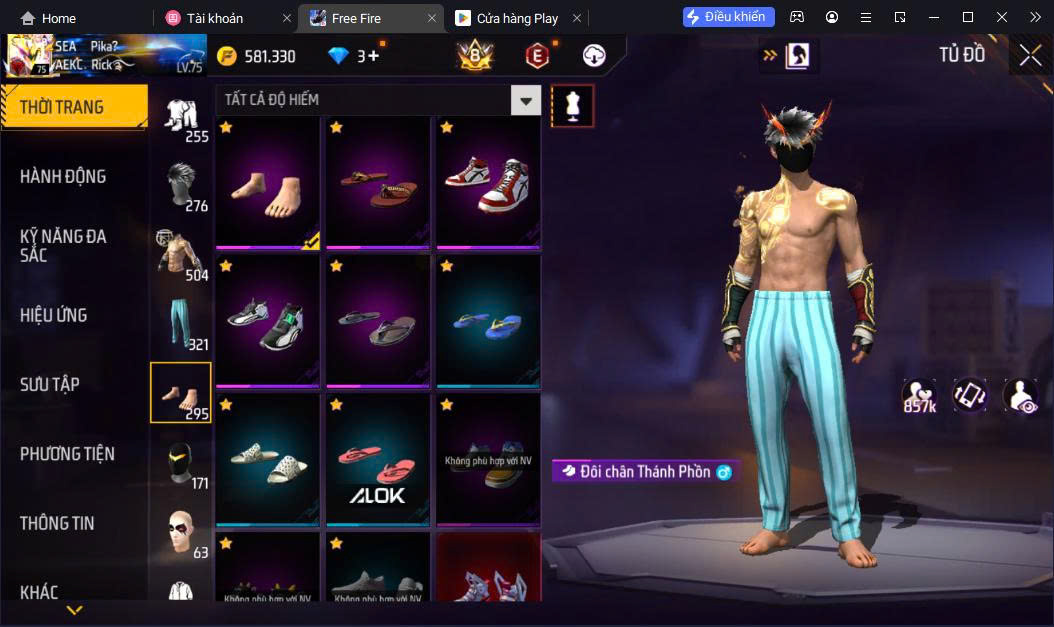The height and width of the screenshot is (627, 1054).
Task: Pick the bare feet item tile
Action: point(267,182)
